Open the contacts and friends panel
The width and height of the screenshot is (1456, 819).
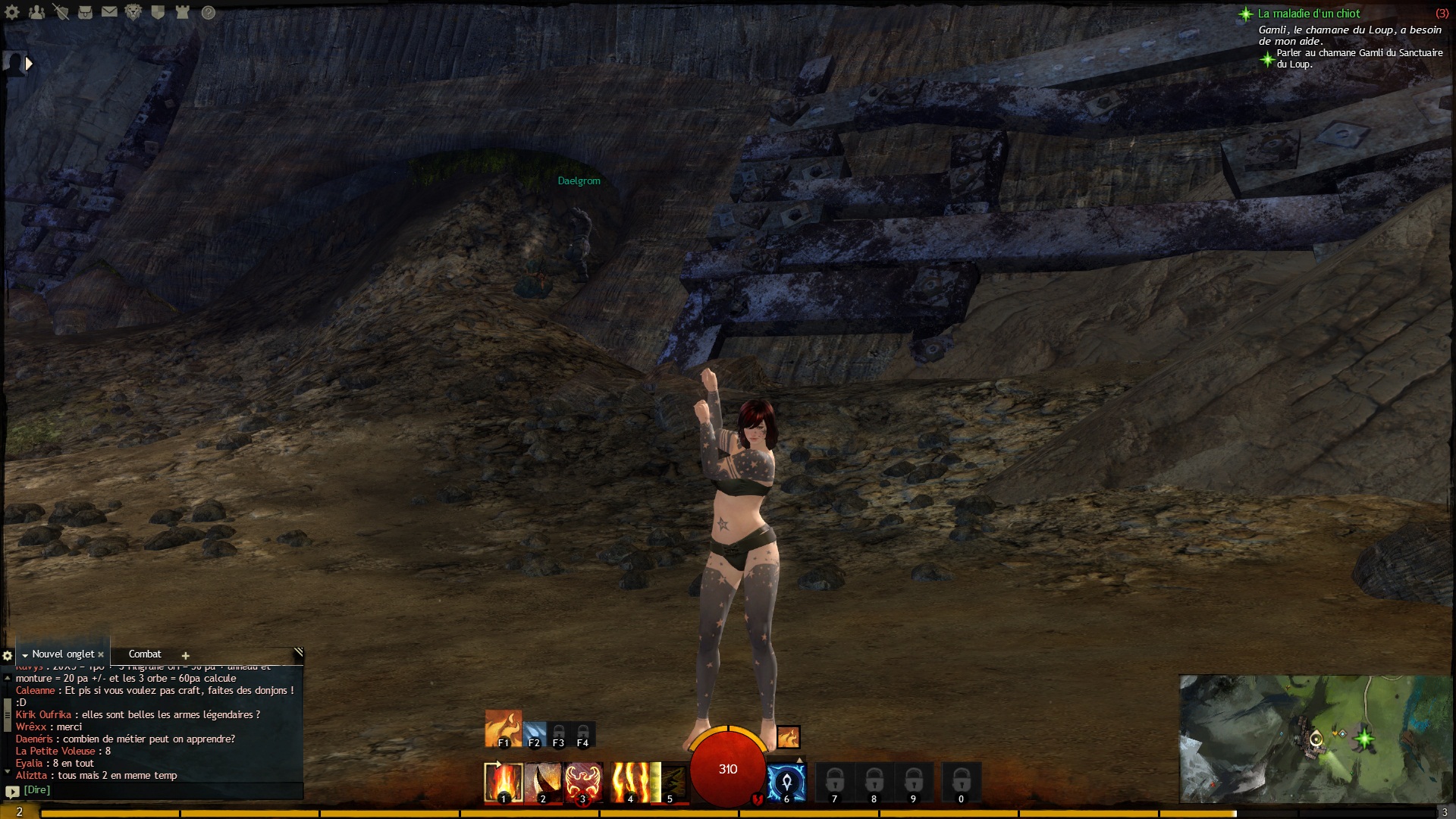36,12
